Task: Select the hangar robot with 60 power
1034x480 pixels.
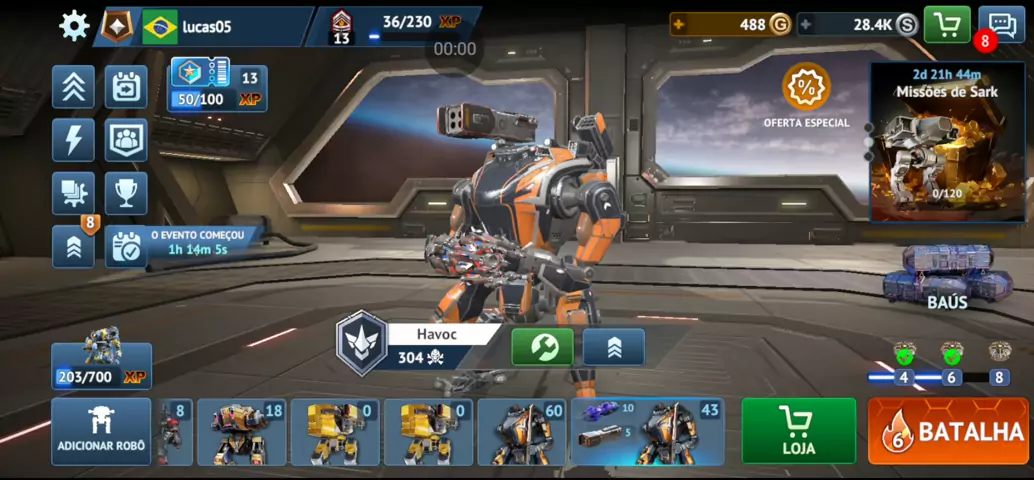Action: pos(523,432)
